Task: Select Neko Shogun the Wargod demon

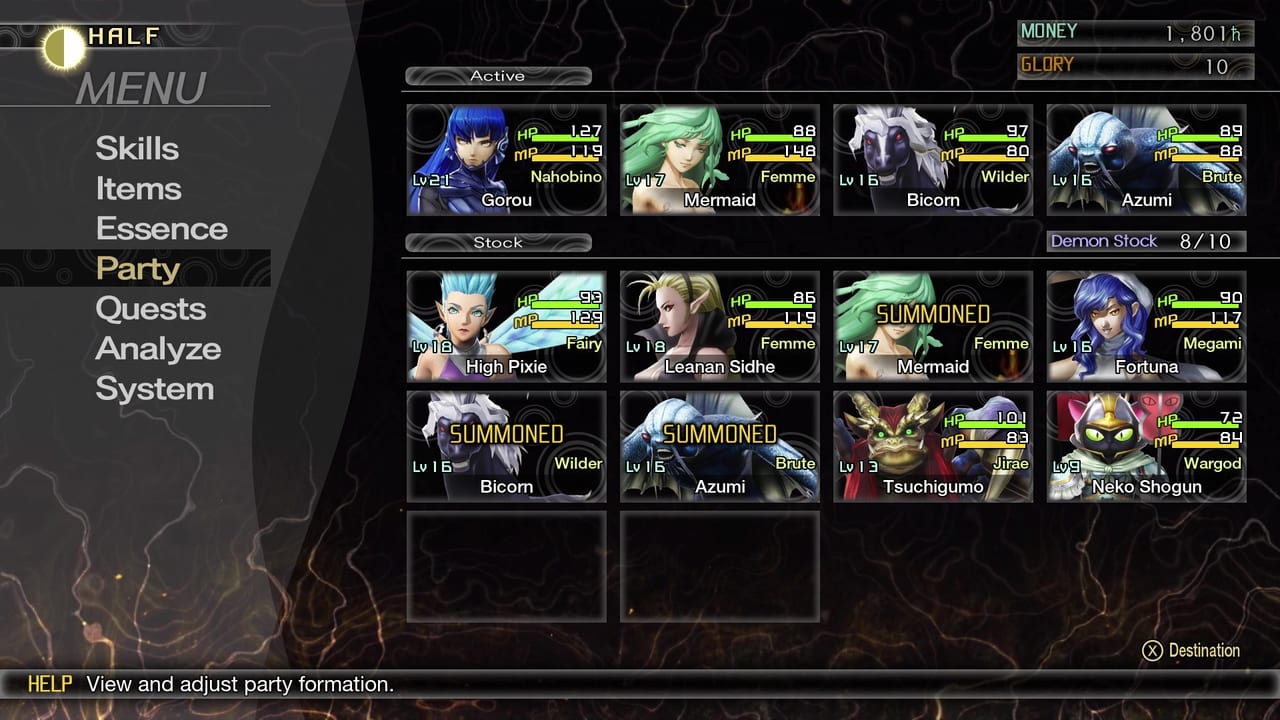Action: coord(1145,445)
